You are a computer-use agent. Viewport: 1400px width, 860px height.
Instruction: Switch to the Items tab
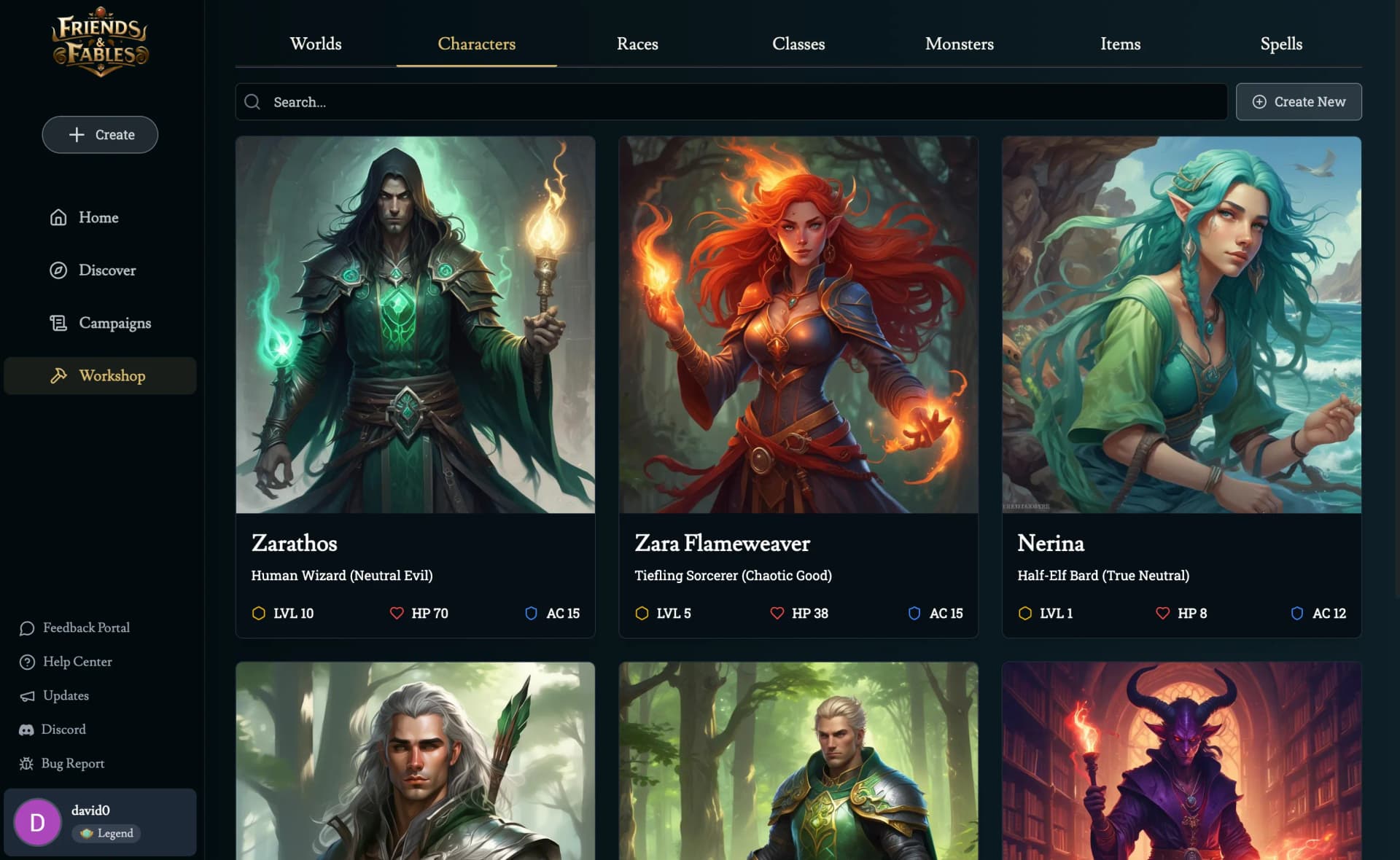pos(1120,44)
